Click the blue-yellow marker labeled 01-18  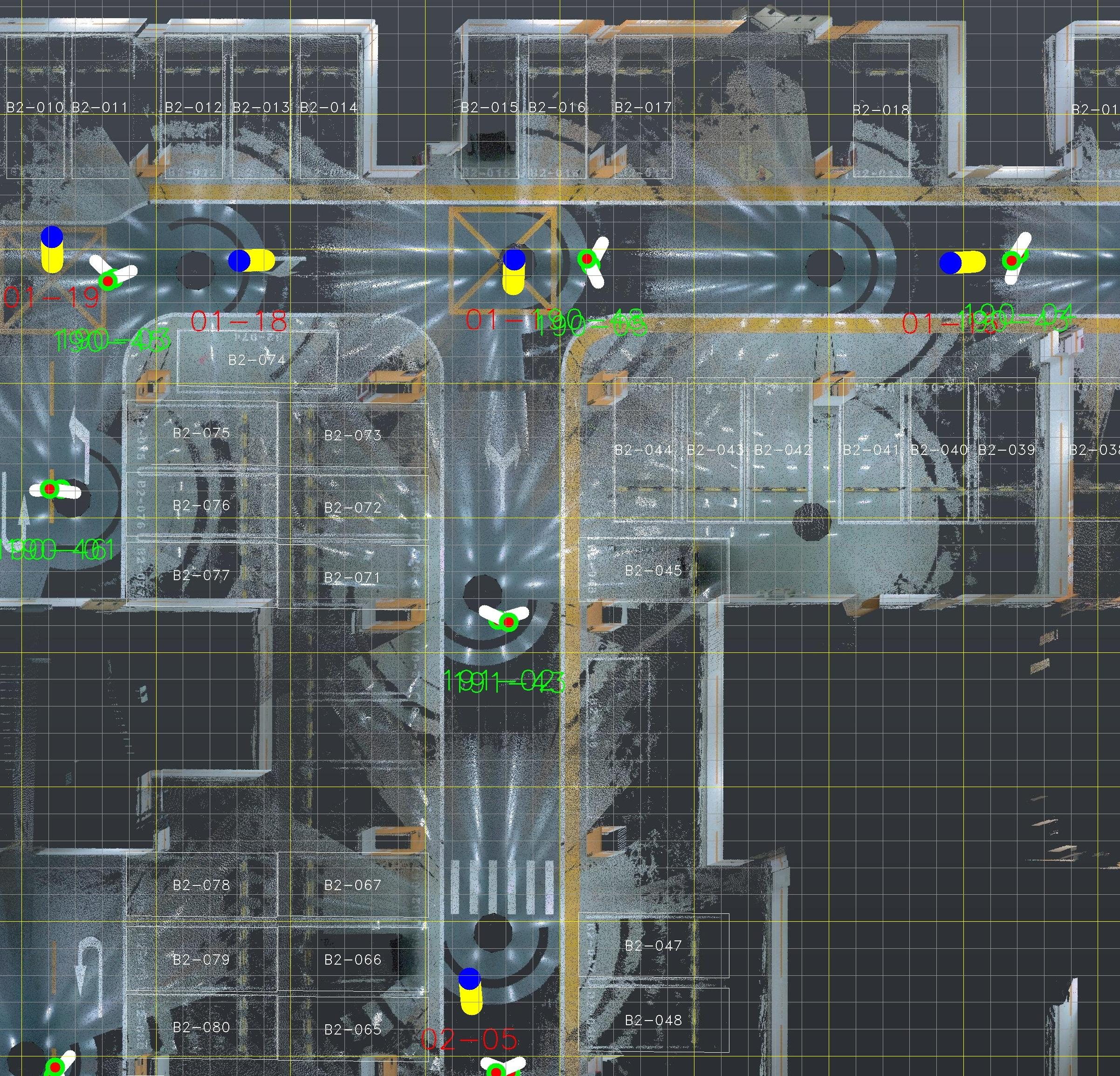tap(250, 260)
